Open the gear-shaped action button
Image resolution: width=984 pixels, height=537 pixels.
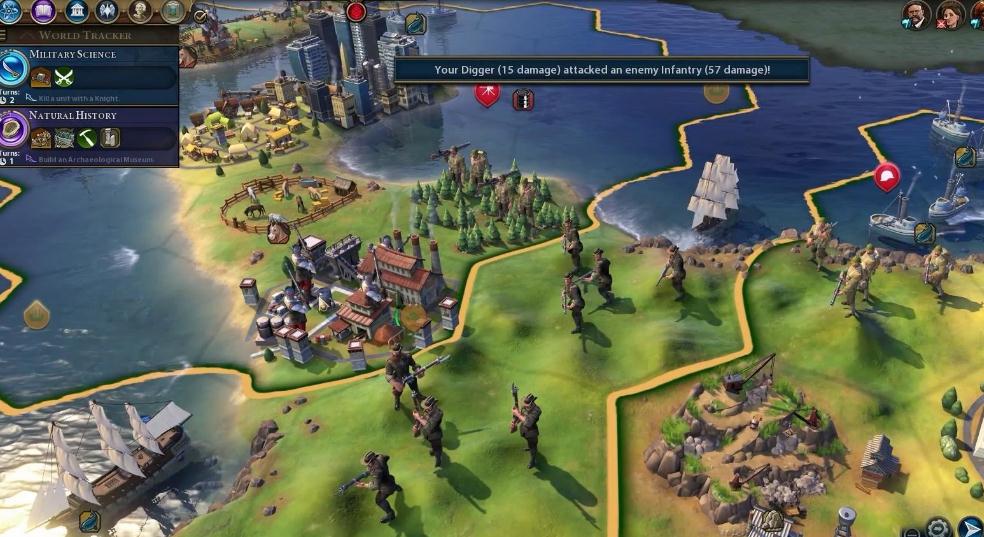[937, 527]
